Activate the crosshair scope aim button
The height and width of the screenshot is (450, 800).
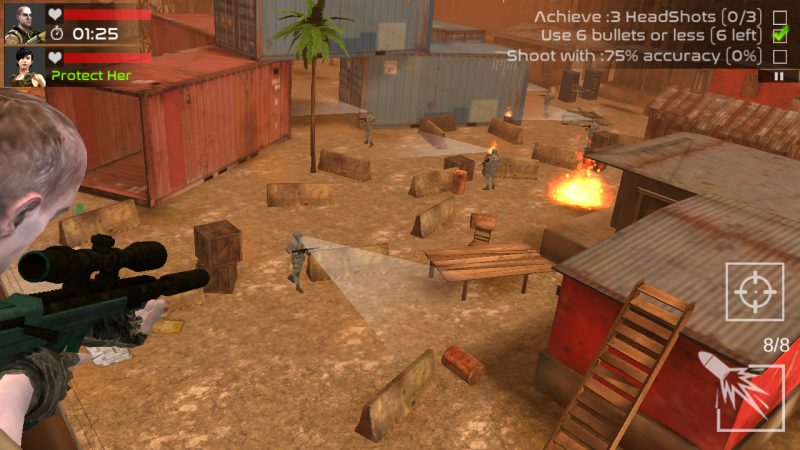click(x=754, y=291)
